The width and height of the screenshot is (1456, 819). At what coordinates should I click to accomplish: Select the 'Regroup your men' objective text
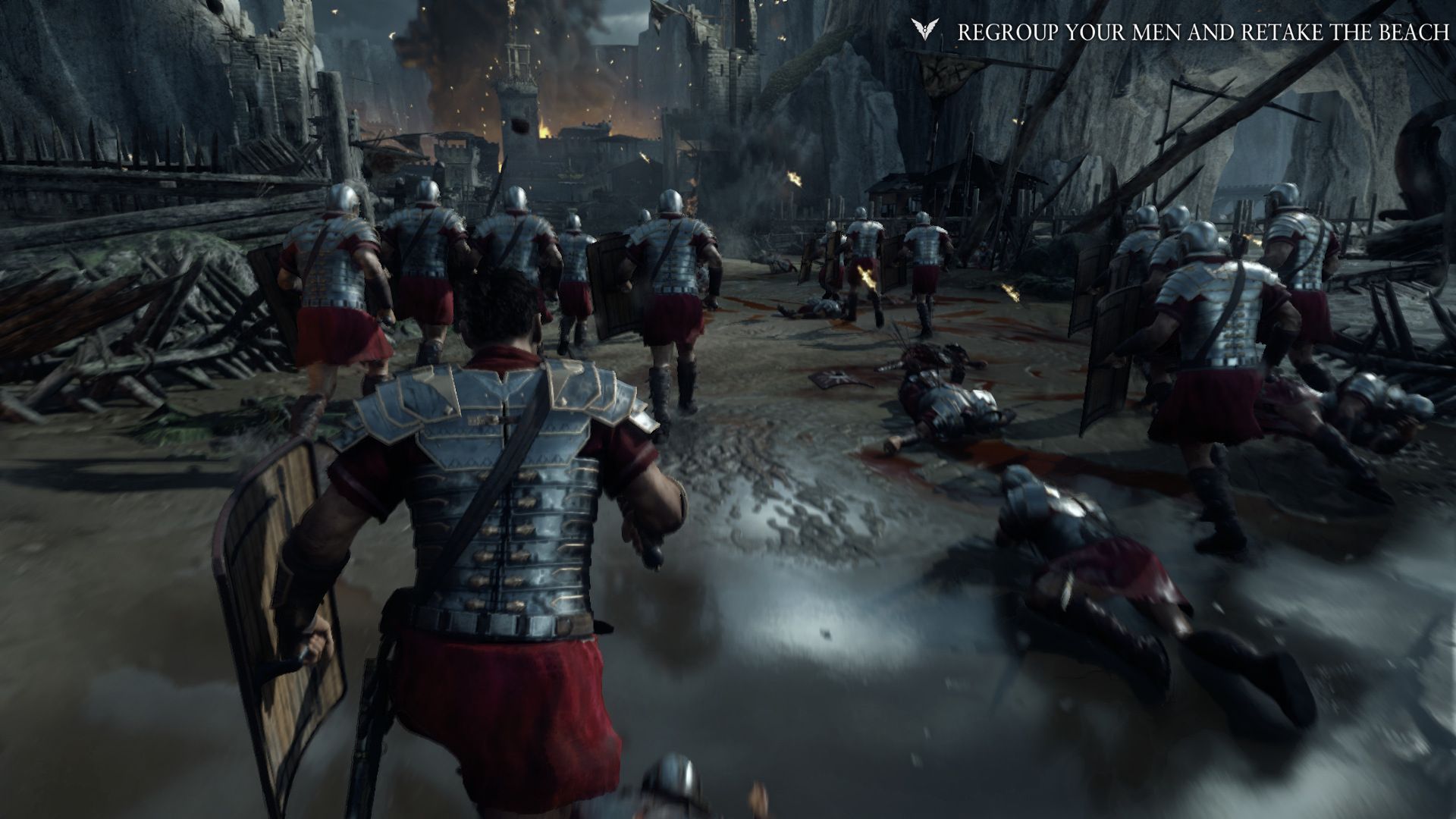(1200, 32)
